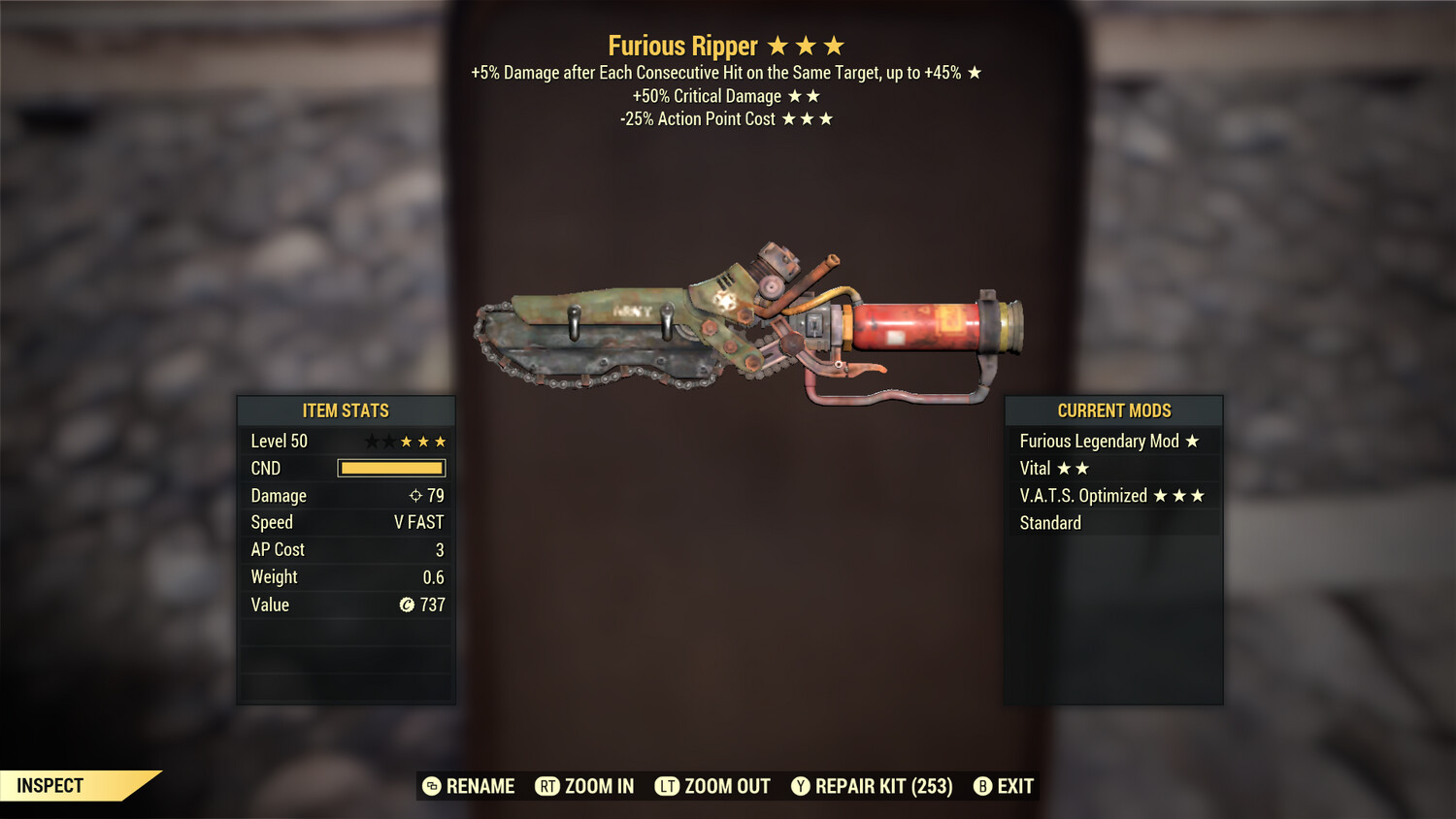Open the Standard mod entry
Viewport: 1456px width, 819px height.
click(x=1050, y=522)
